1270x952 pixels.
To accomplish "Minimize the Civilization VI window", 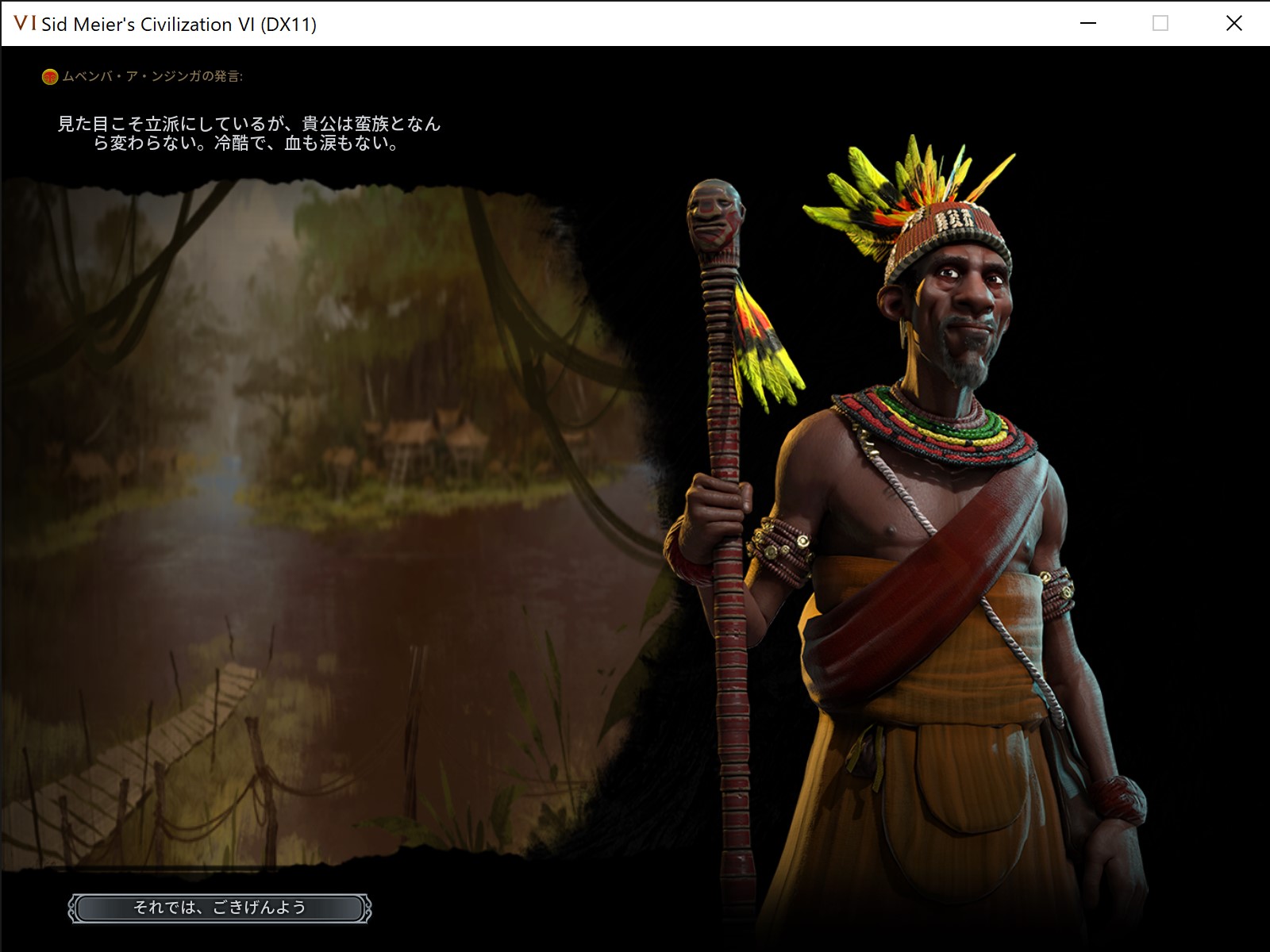I will point(1088,24).
